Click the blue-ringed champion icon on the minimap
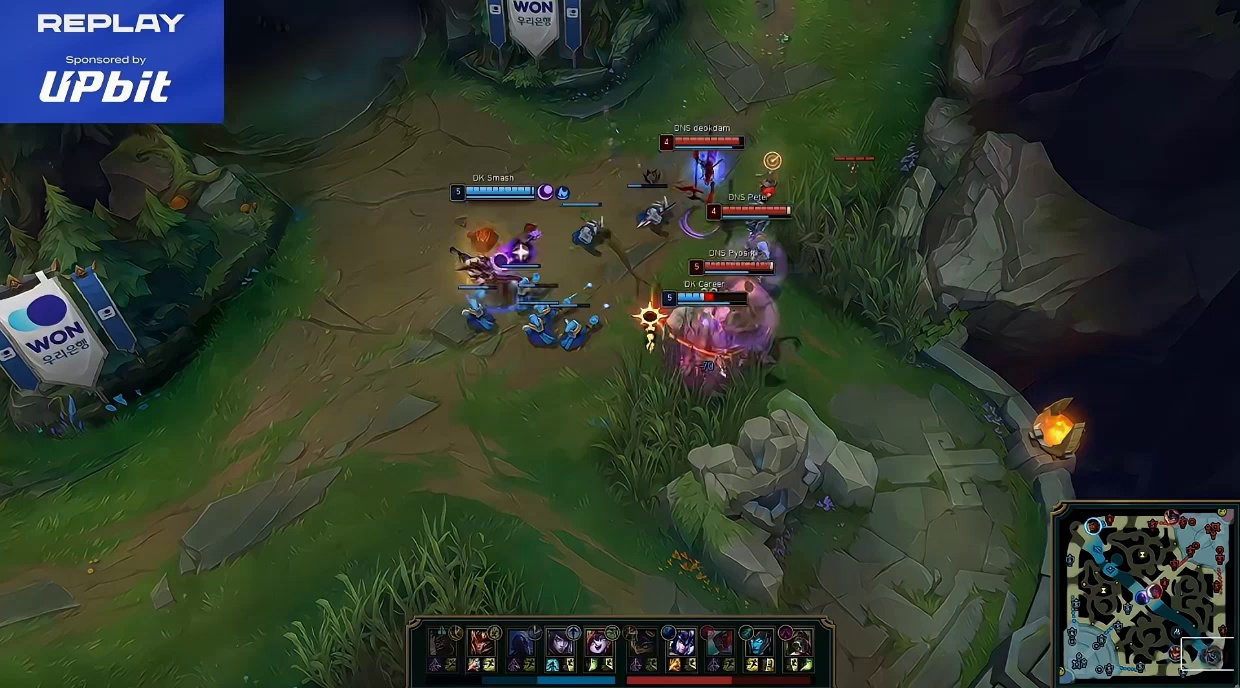1240x688 pixels. [x=1093, y=526]
